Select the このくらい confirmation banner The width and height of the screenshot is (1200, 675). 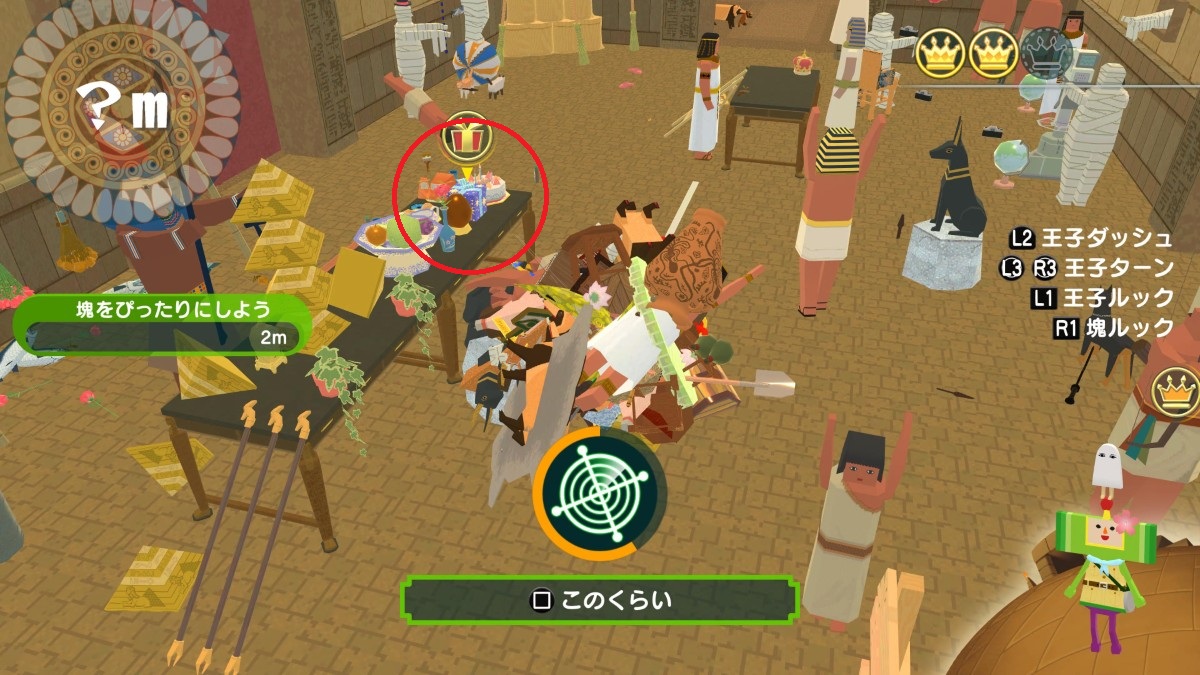click(600, 600)
